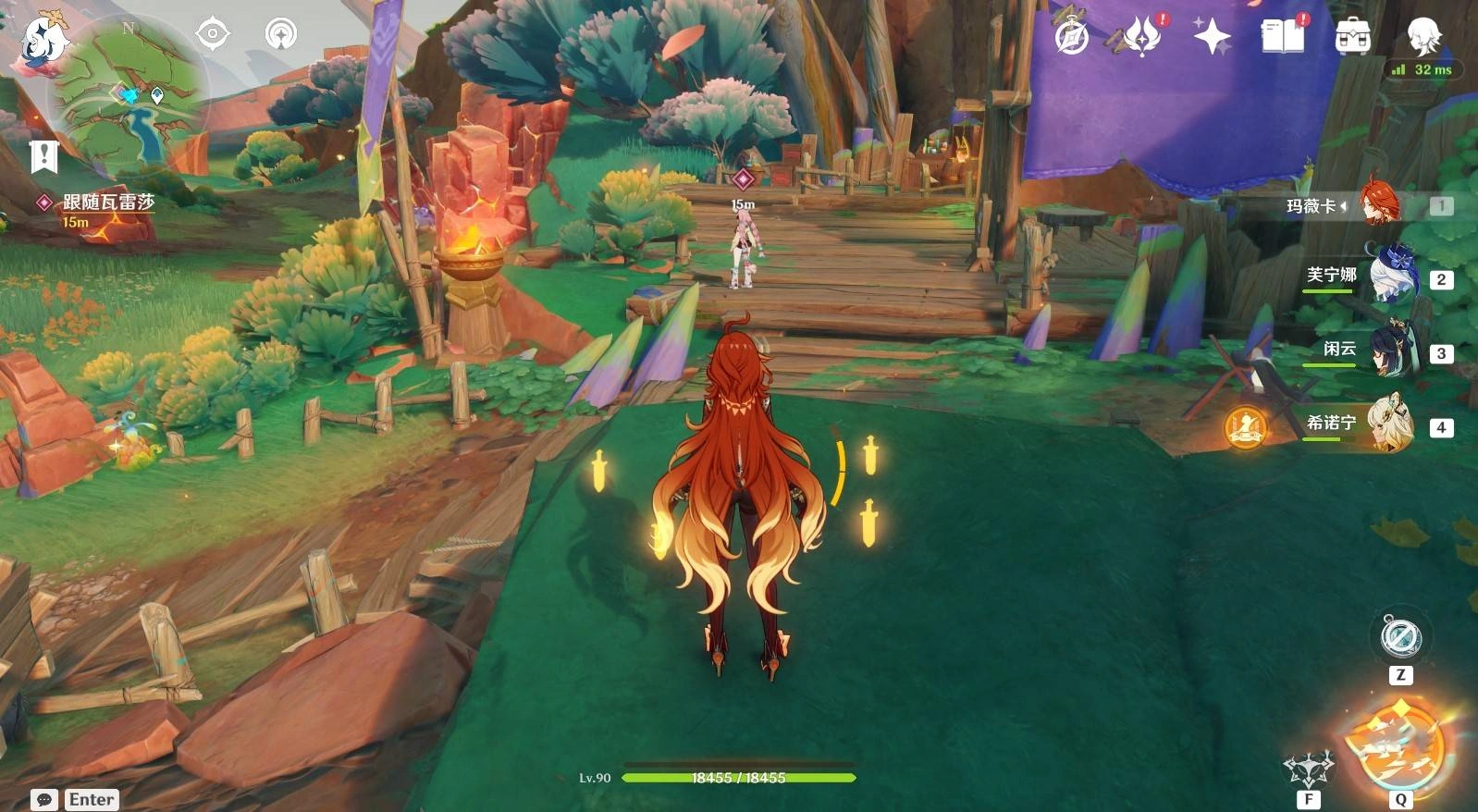Use the compass gadget above Z

tap(1400, 636)
